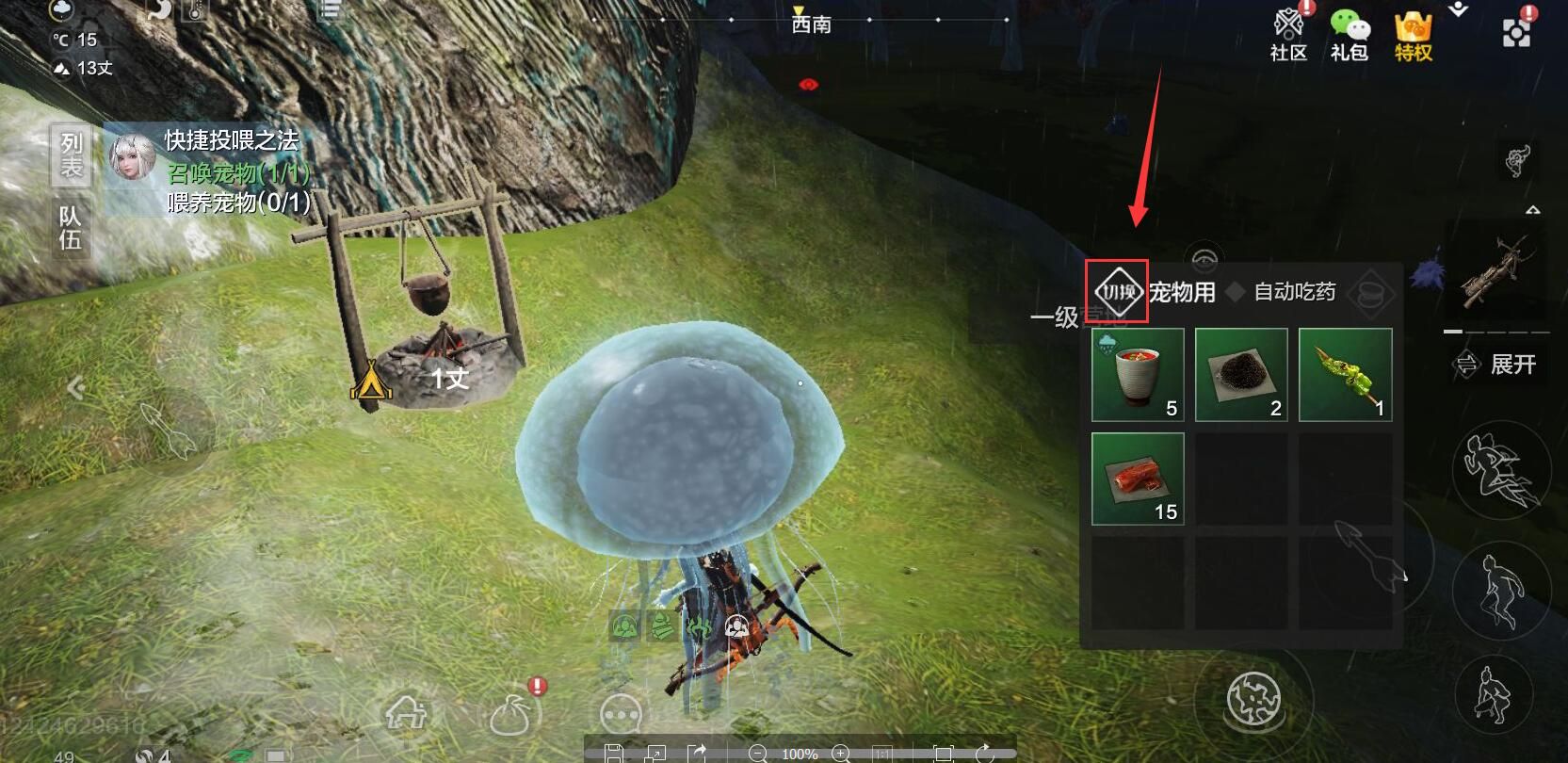Tap the 切换 switch button
Image resolution: width=1568 pixels, height=763 pixels.
pyautogui.click(x=1118, y=292)
